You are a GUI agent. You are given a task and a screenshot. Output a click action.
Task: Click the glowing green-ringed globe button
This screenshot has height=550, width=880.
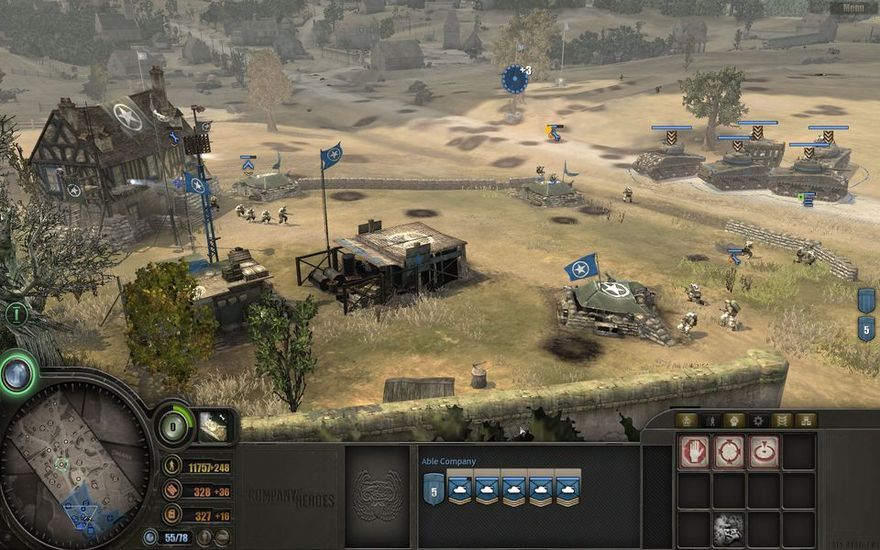[17, 373]
